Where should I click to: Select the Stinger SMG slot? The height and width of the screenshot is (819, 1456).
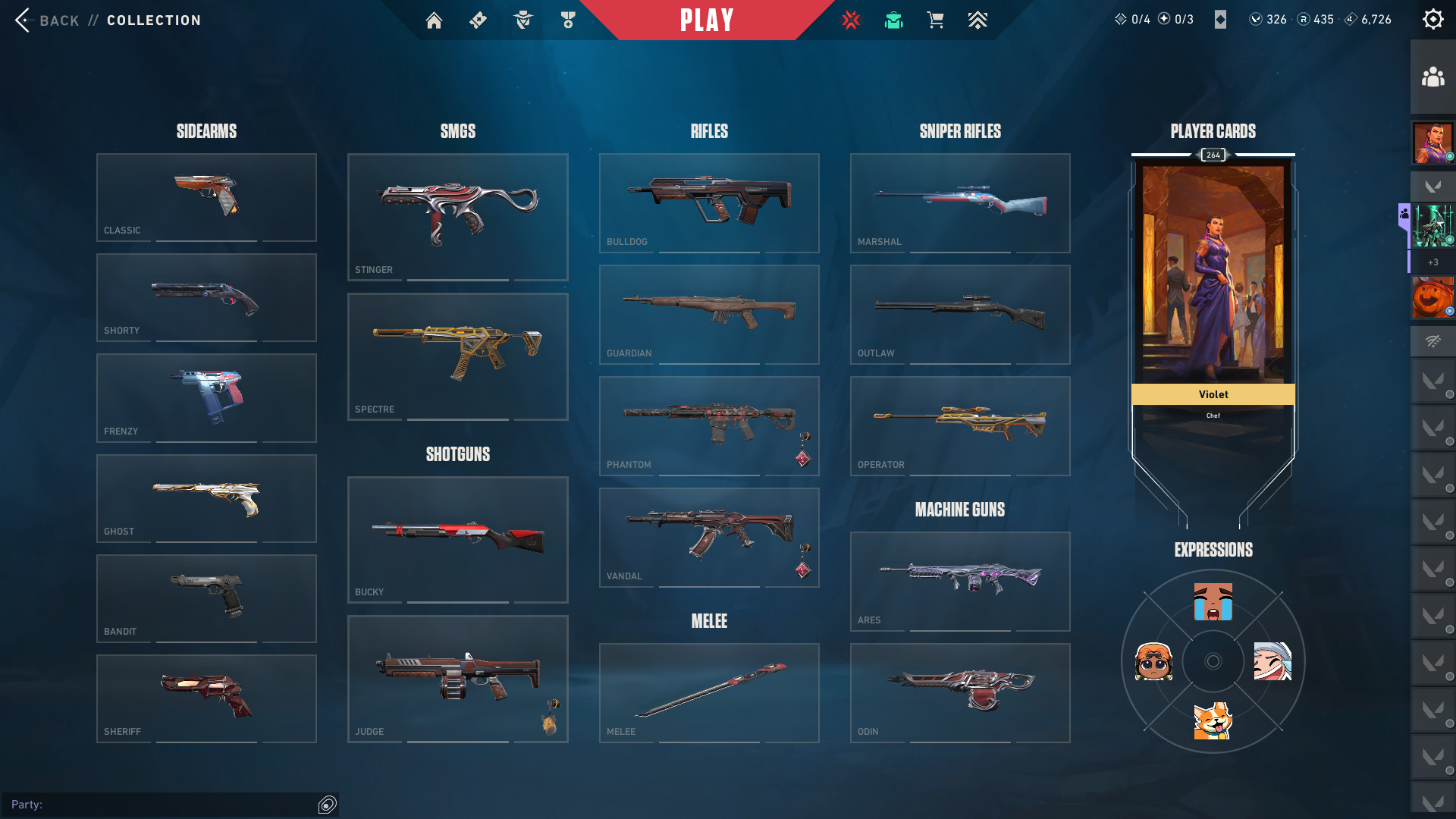[x=457, y=217]
